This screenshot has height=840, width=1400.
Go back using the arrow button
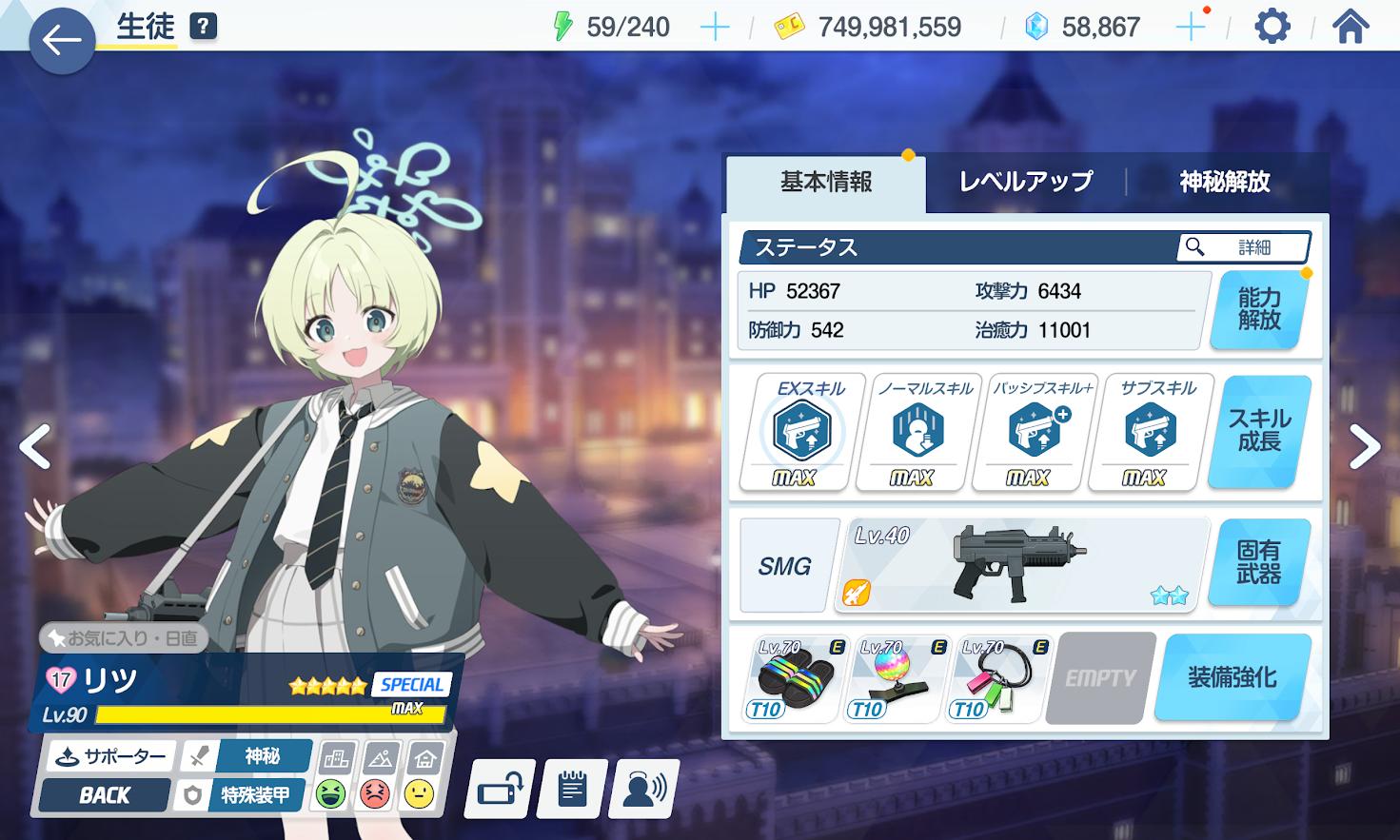62,40
